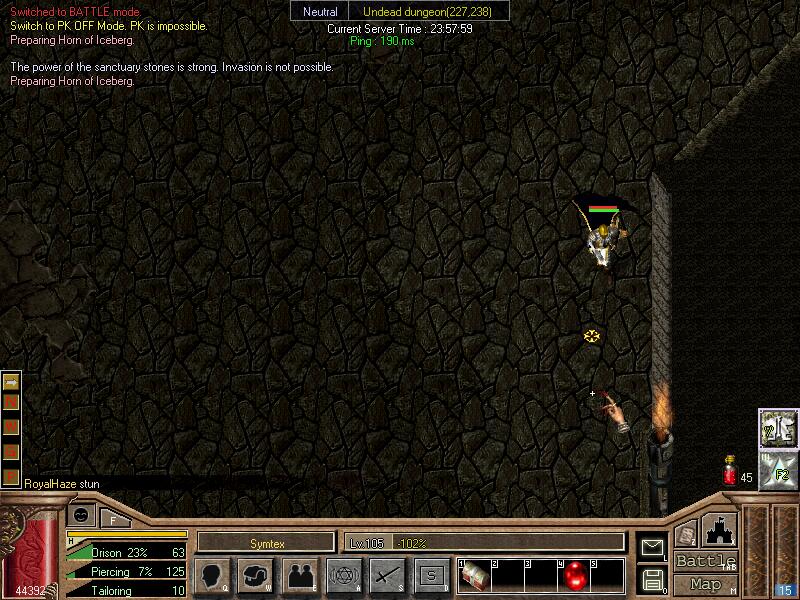The image size is (800, 600).
Task: Click the floppy disk save icon
Action: [652, 578]
